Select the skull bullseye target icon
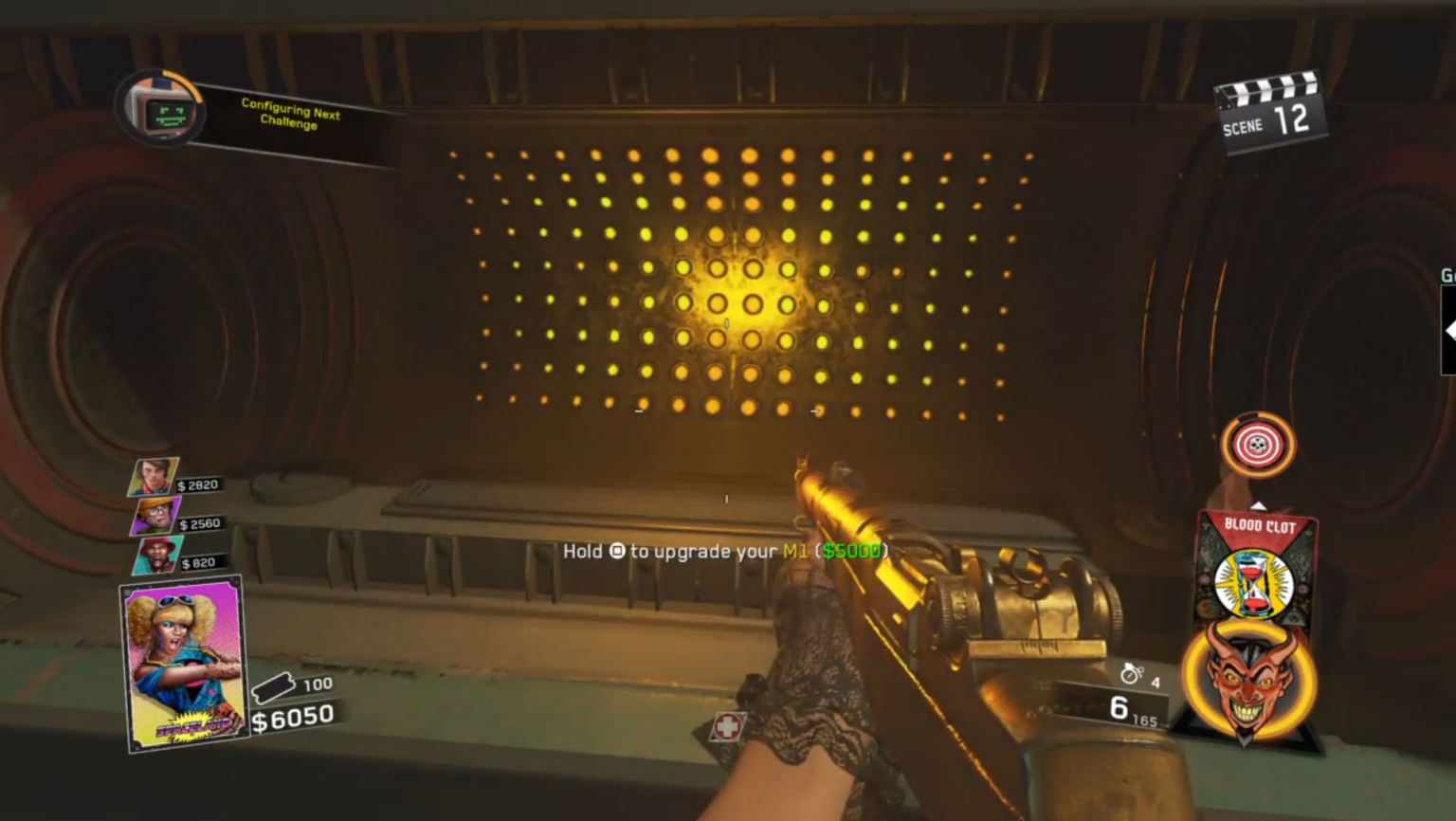Screen dimensions: 1456x821 click(x=1258, y=443)
